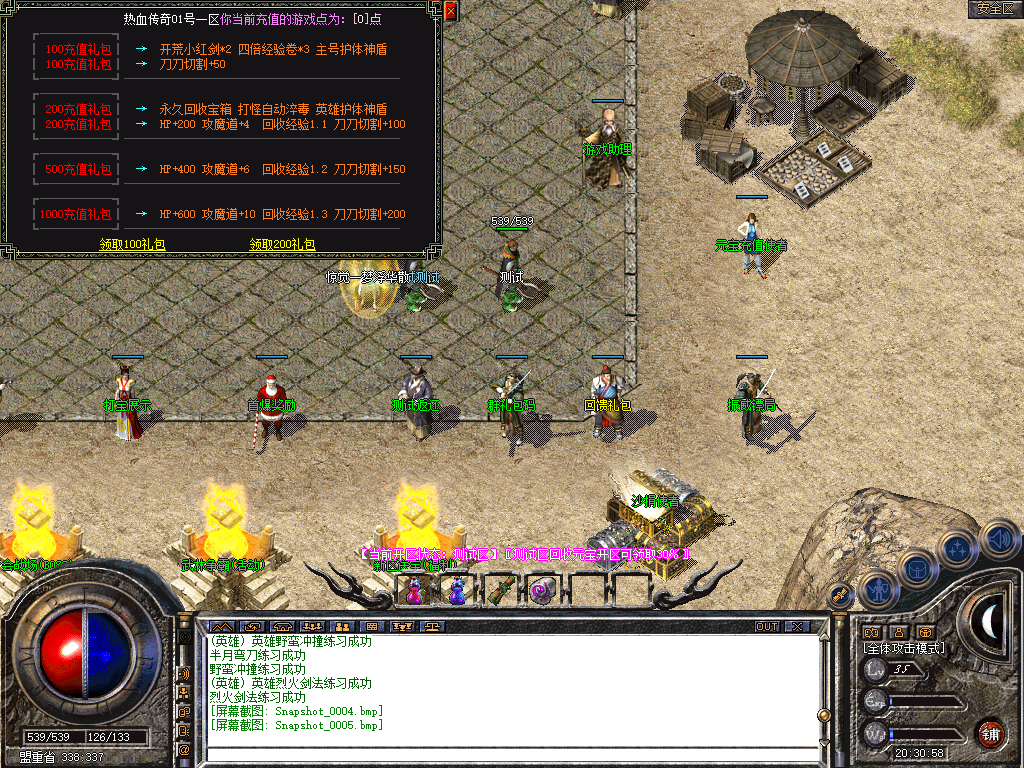Open the small person icon above attack mode
Image resolution: width=1024 pixels, height=768 pixels.
click(x=898, y=632)
